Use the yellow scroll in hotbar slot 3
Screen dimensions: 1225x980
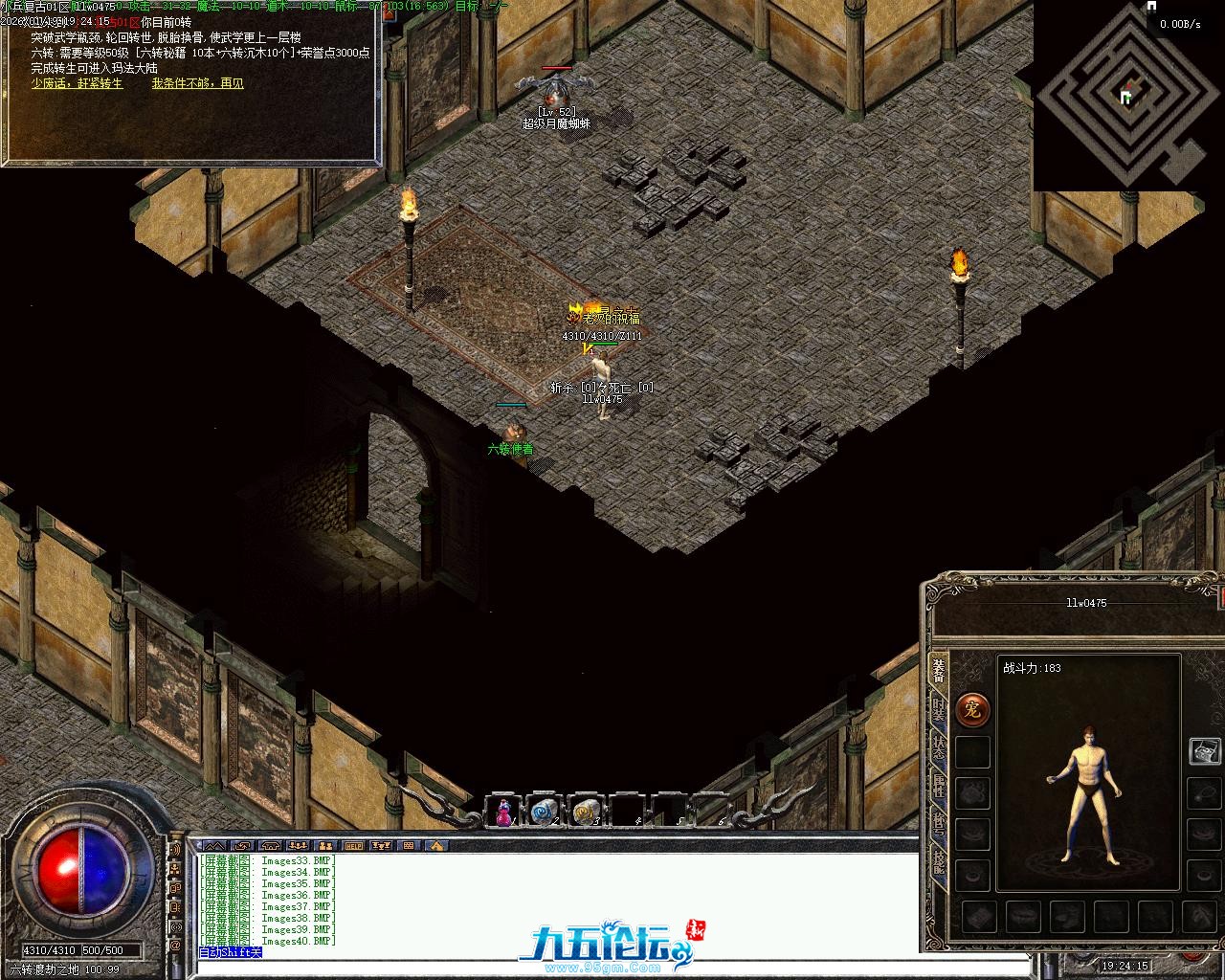[585, 813]
